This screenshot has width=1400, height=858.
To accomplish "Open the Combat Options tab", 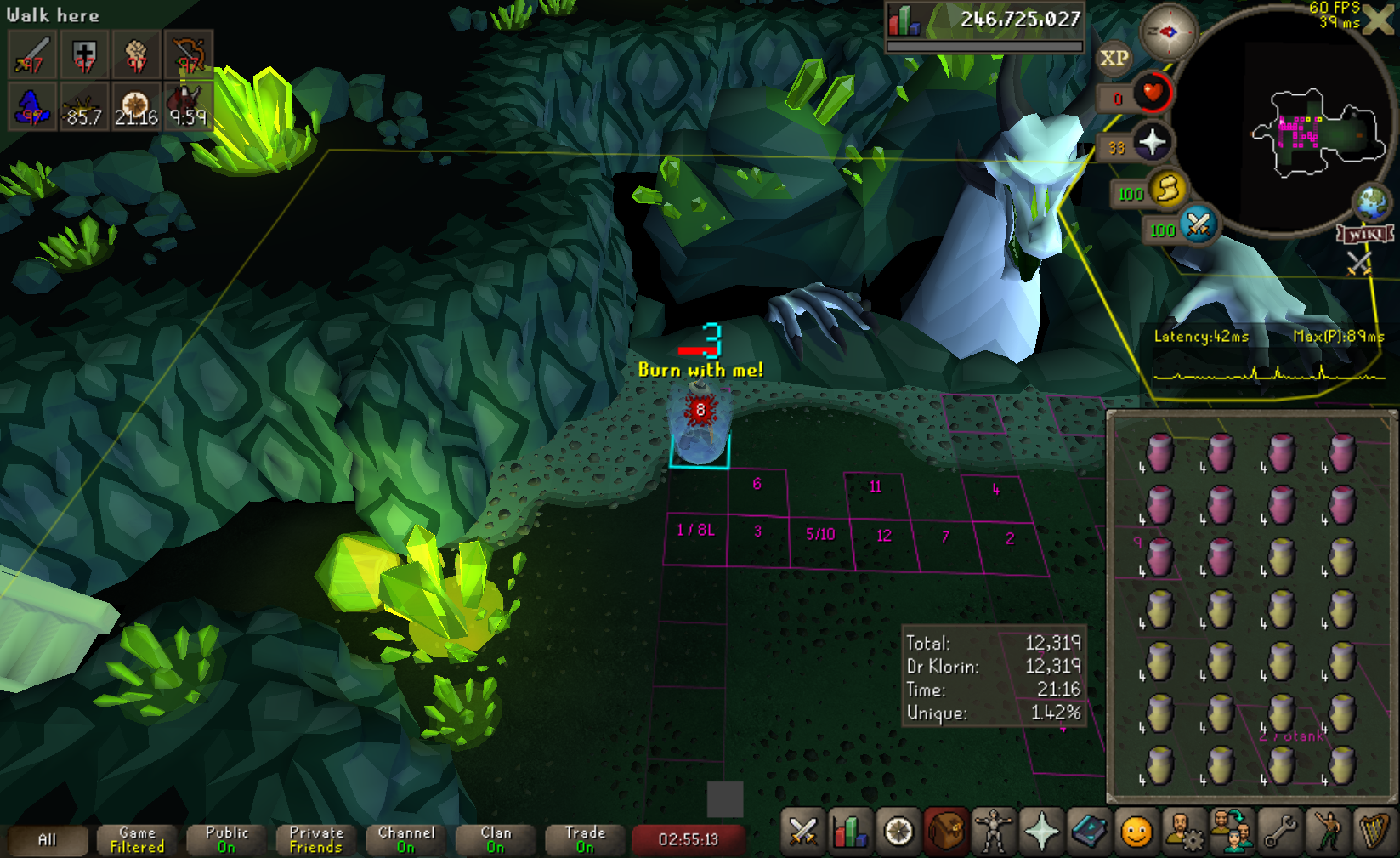I will click(802, 832).
